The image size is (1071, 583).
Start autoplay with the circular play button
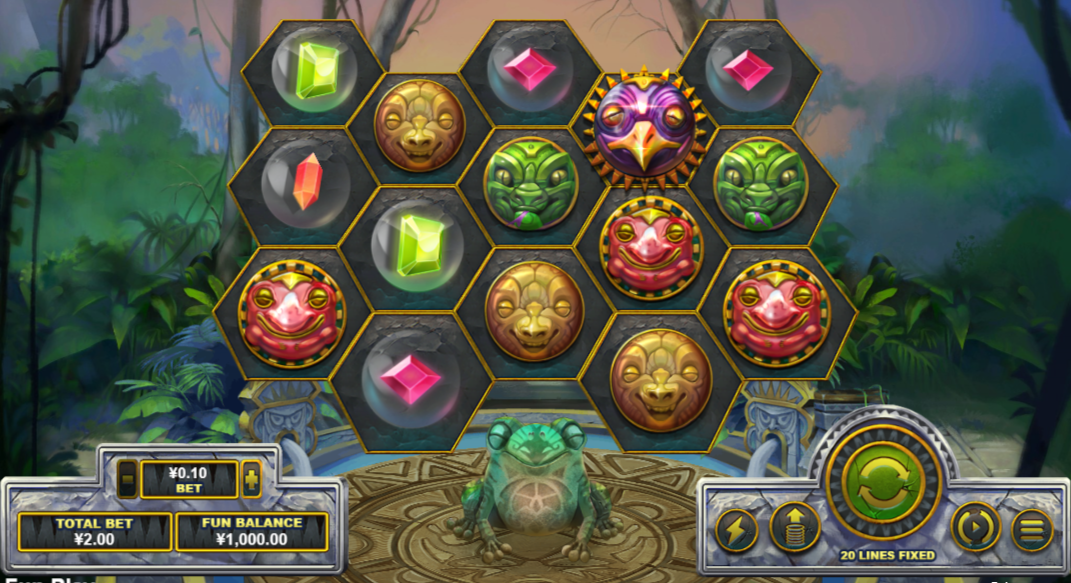tap(975, 527)
